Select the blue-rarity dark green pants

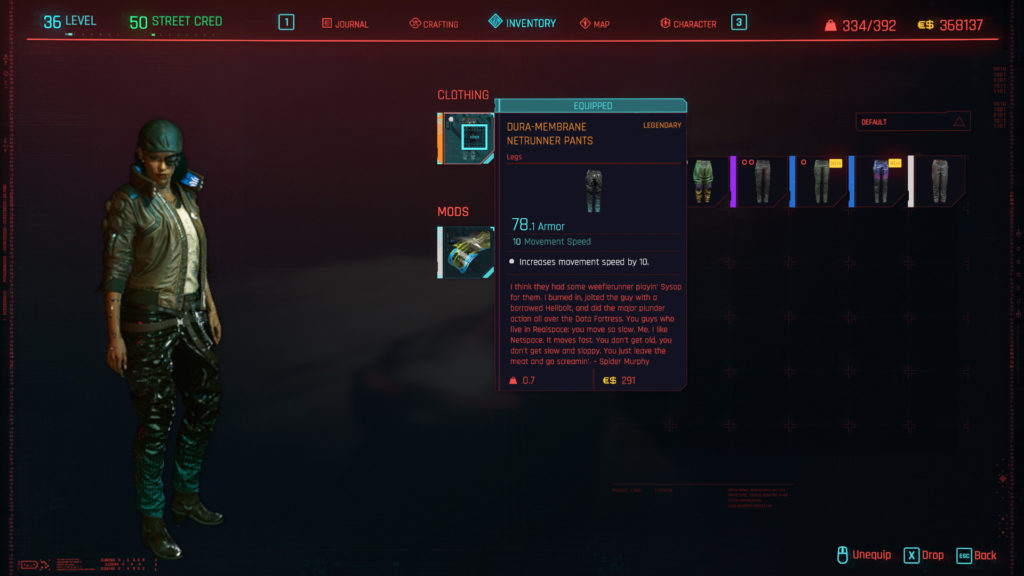point(821,181)
